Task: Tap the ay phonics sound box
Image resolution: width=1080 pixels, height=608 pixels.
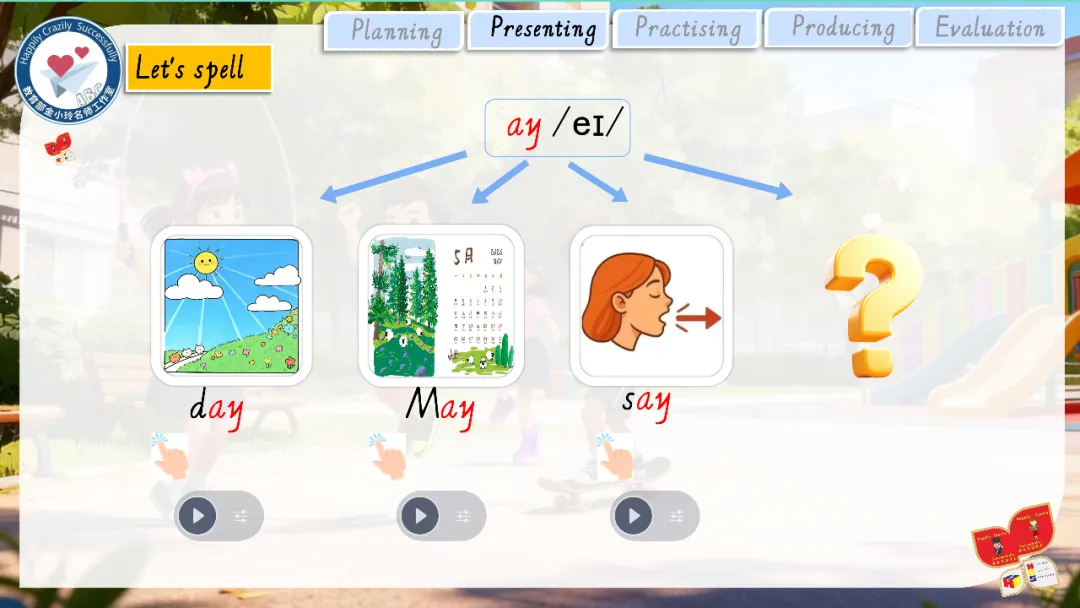Action: [557, 128]
